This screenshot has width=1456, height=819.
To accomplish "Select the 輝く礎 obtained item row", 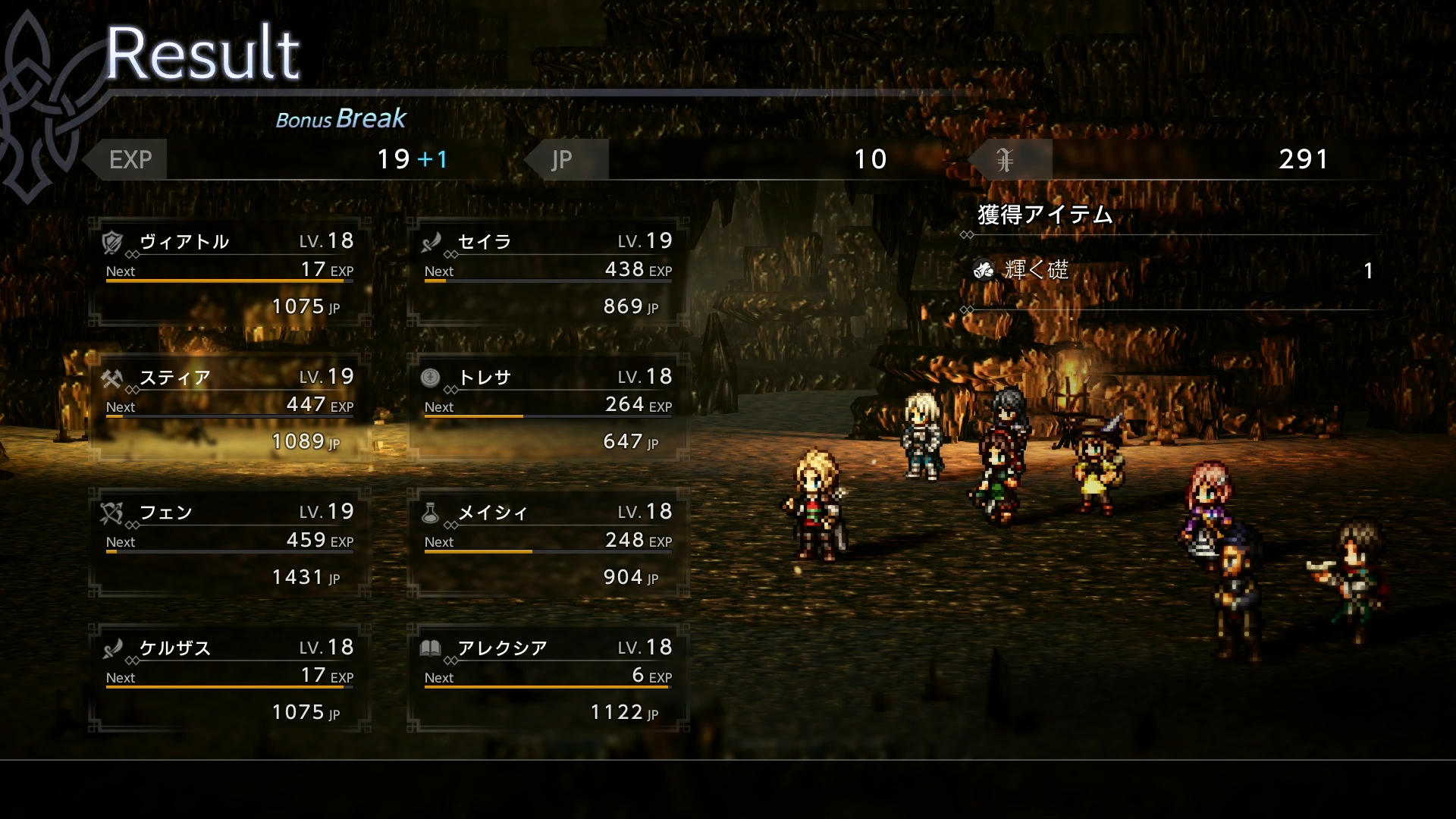I will tap(1172, 271).
